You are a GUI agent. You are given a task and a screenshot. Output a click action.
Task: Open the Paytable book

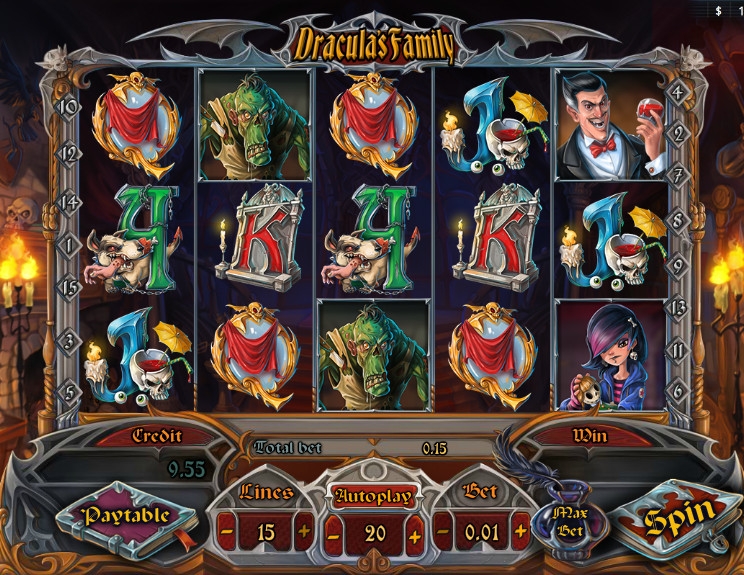(x=125, y=516)
